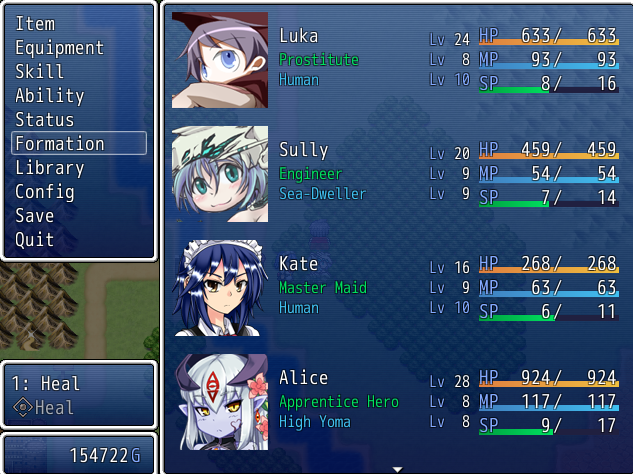This screenshot has width=633, height=474.
Task: Select the Equipment menu entry
Action: [59, 47]
